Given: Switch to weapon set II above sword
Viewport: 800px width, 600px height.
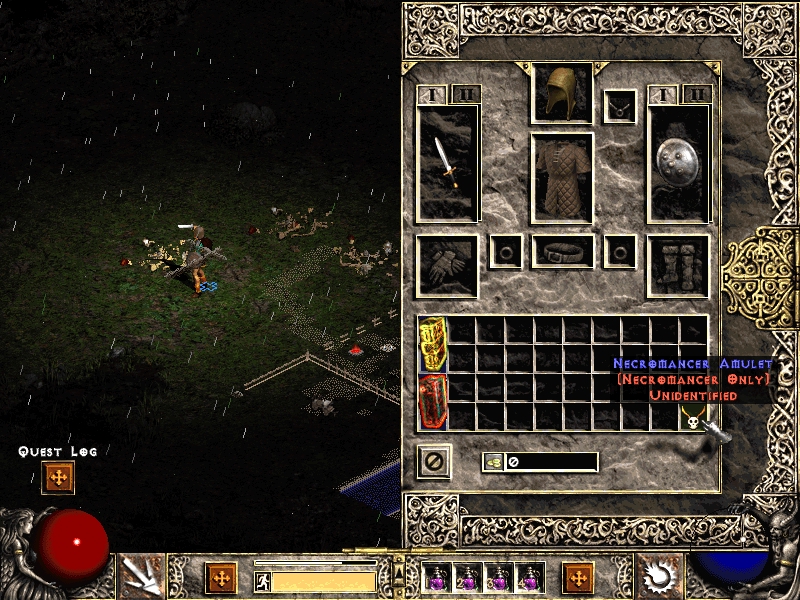Looking at the screenshot, I should tap(466, 95).
